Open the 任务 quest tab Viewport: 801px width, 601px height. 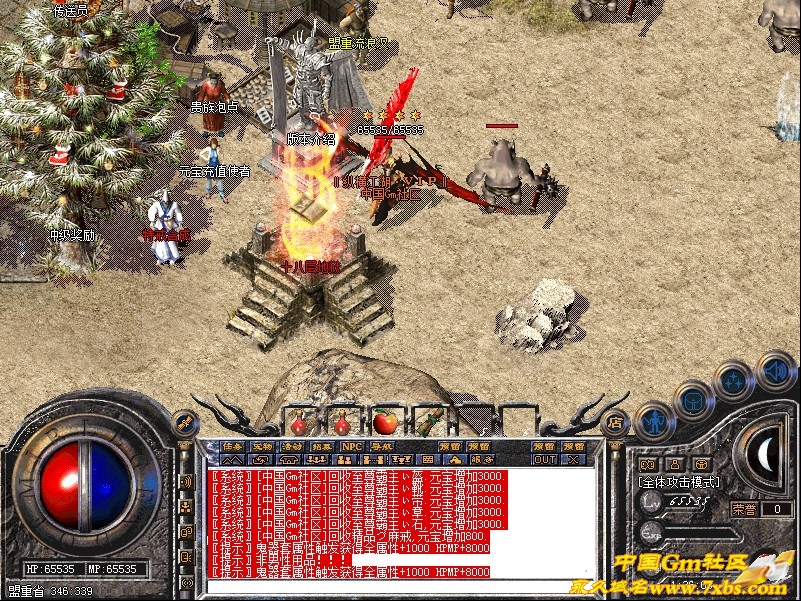(x=233, y=446)
